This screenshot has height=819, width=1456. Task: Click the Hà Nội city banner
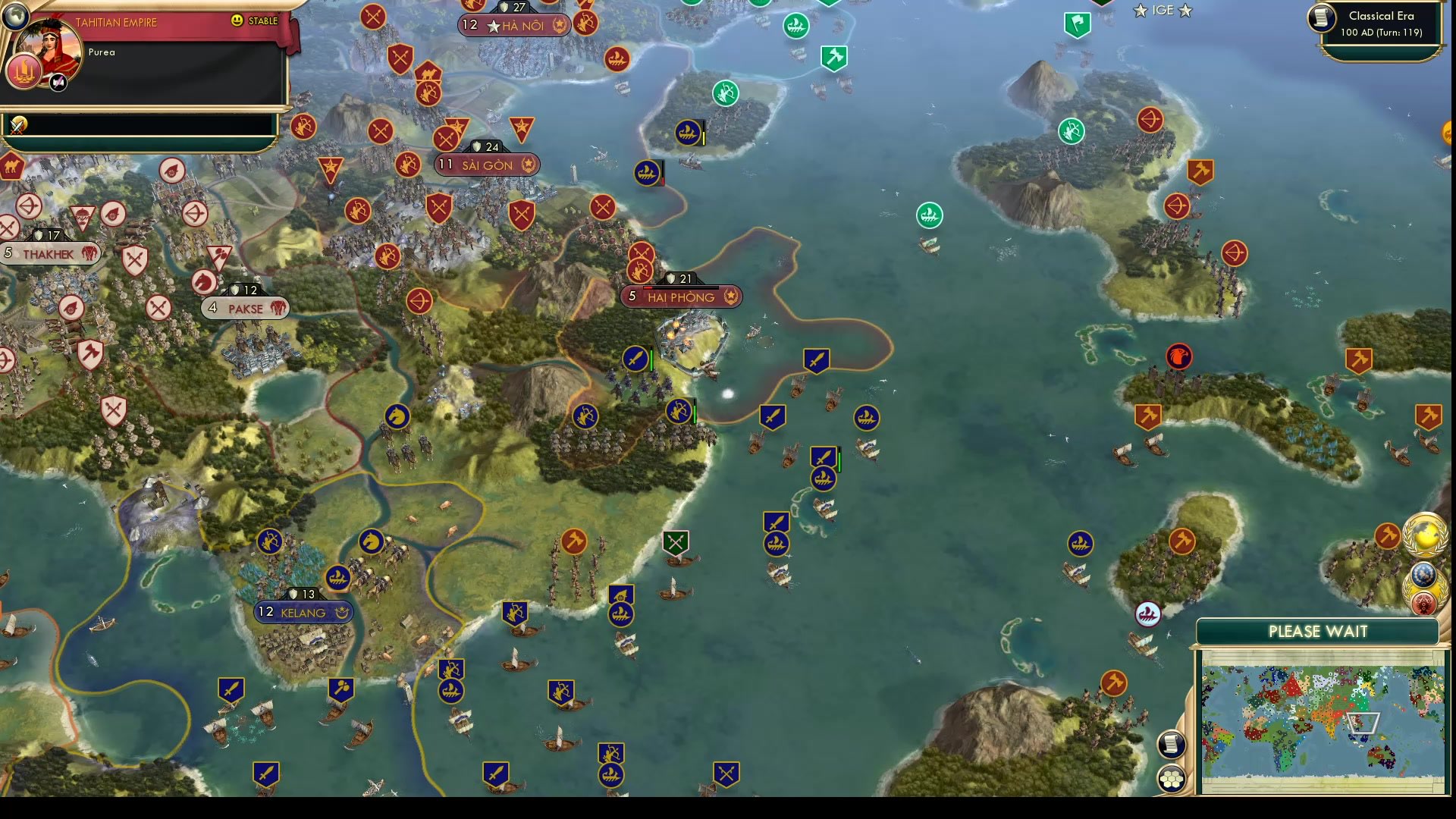(x=515, y=25)
